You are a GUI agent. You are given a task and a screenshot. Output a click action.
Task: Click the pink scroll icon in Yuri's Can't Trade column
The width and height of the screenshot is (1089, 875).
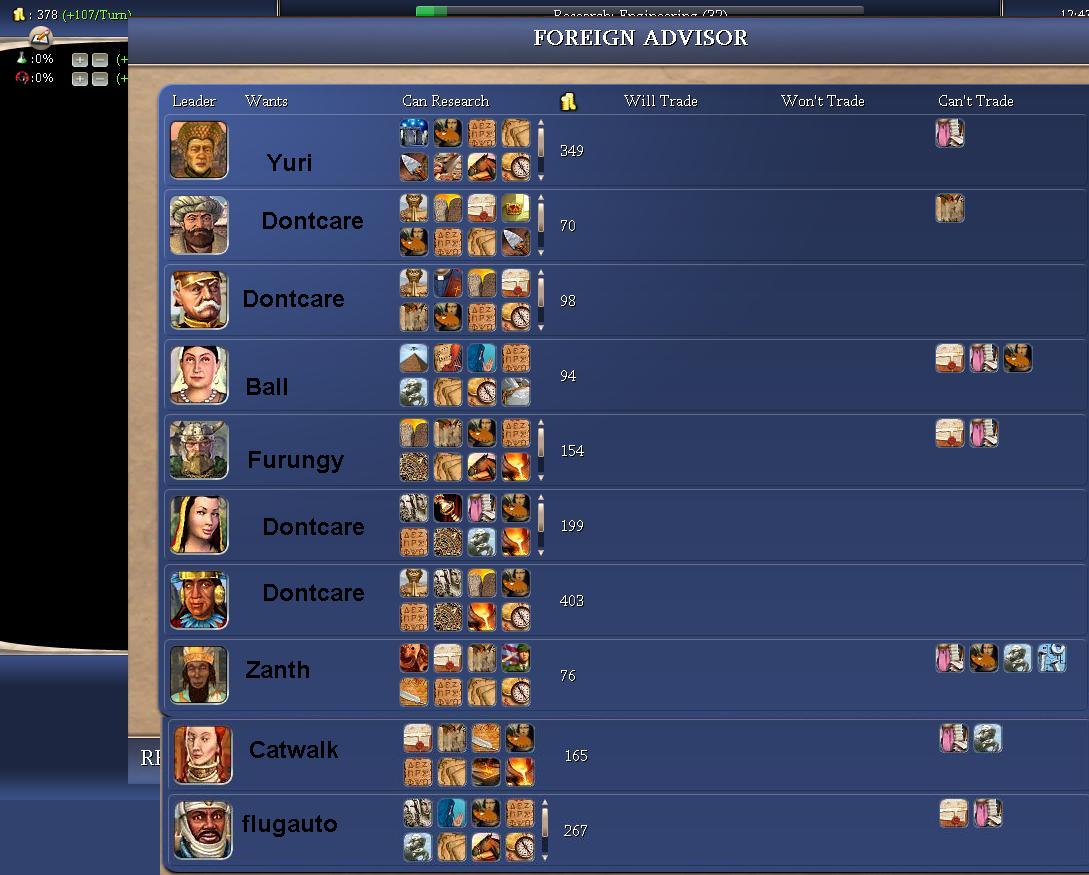coord(949,133)
